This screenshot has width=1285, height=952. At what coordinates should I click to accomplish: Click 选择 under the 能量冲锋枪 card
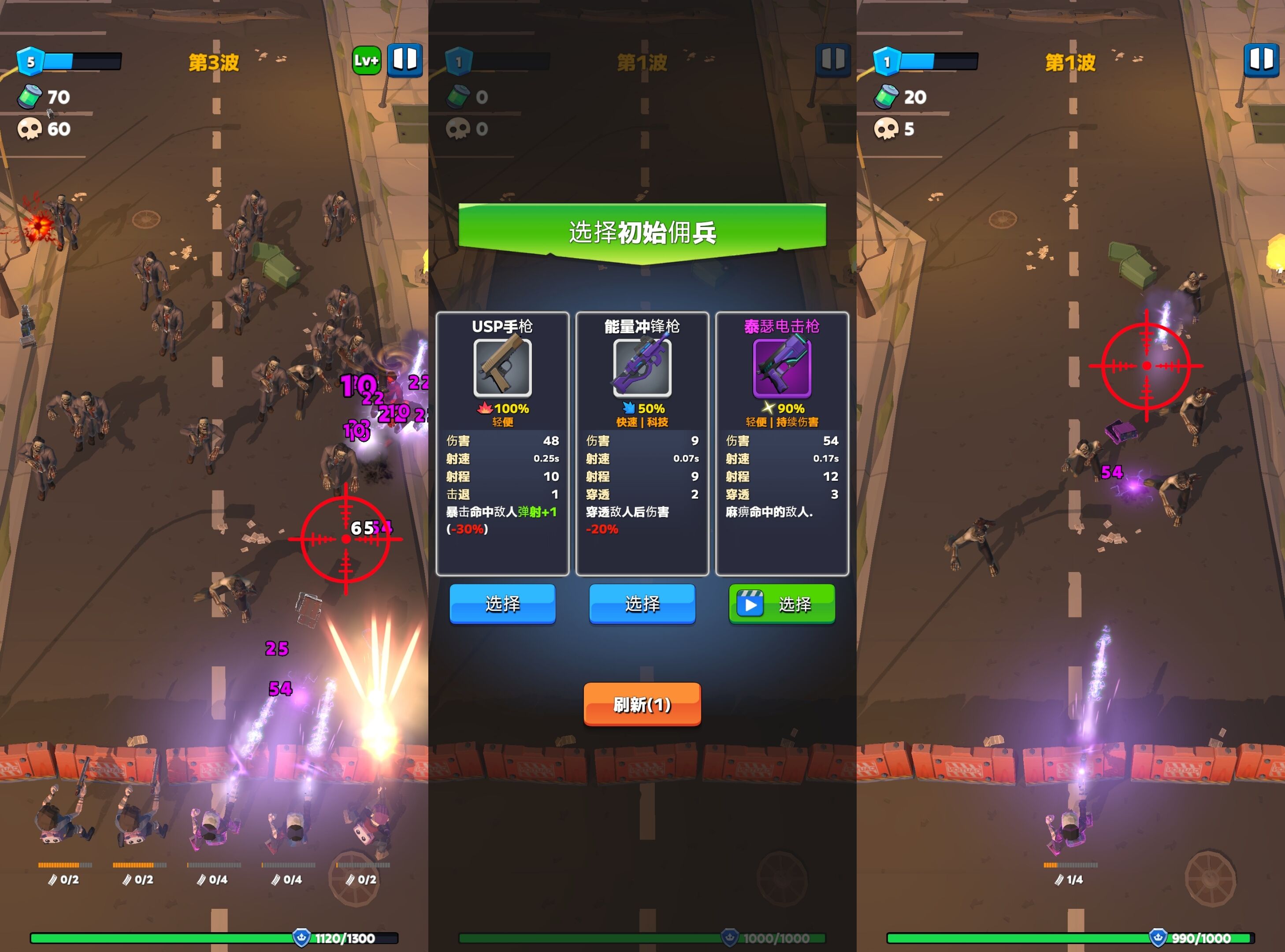coord(642,603)
